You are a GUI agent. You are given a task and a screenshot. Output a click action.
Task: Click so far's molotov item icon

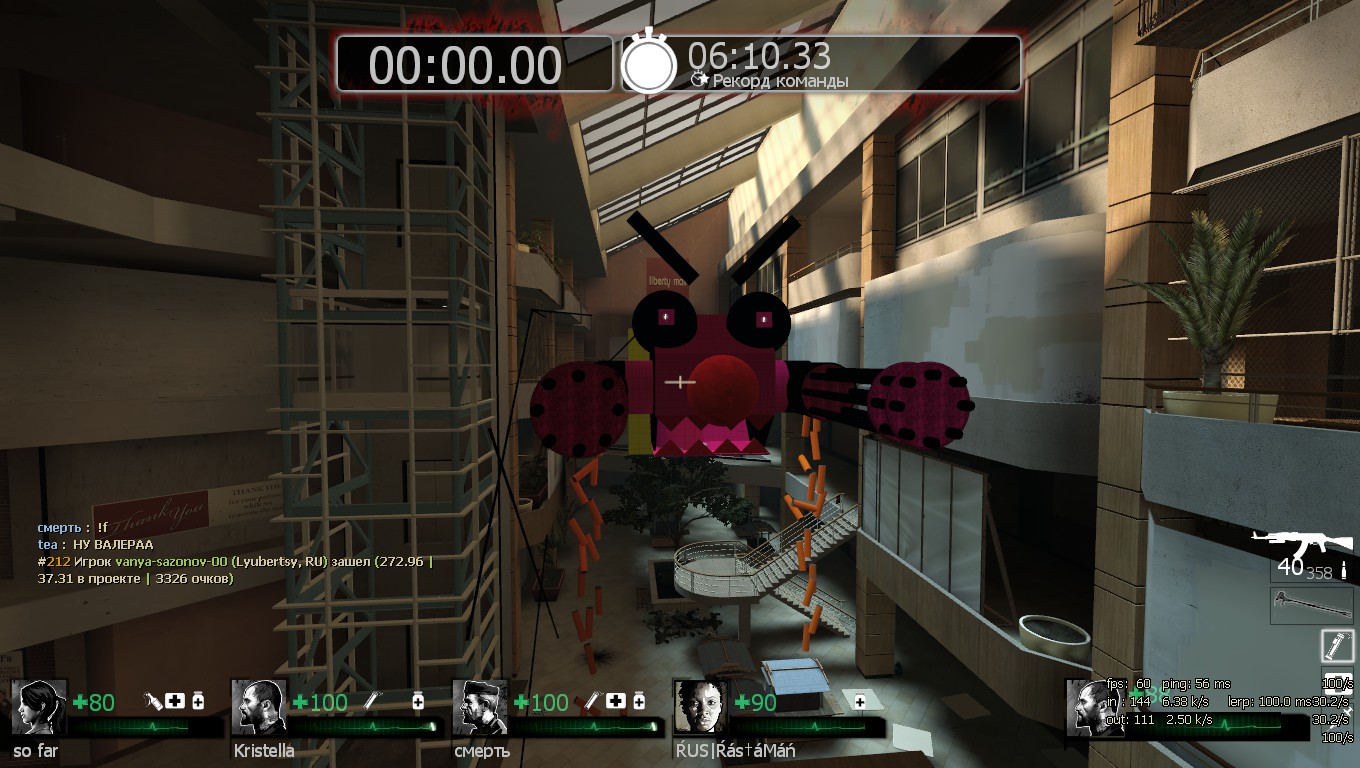coord(153,701)
